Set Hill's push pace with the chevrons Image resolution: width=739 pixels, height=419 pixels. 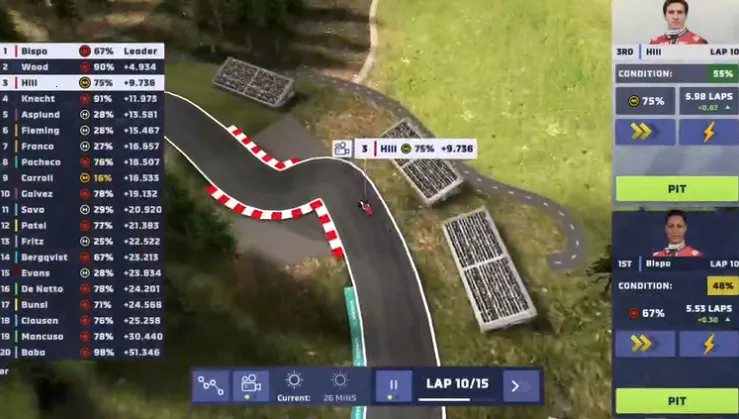(x=643, y=131)
